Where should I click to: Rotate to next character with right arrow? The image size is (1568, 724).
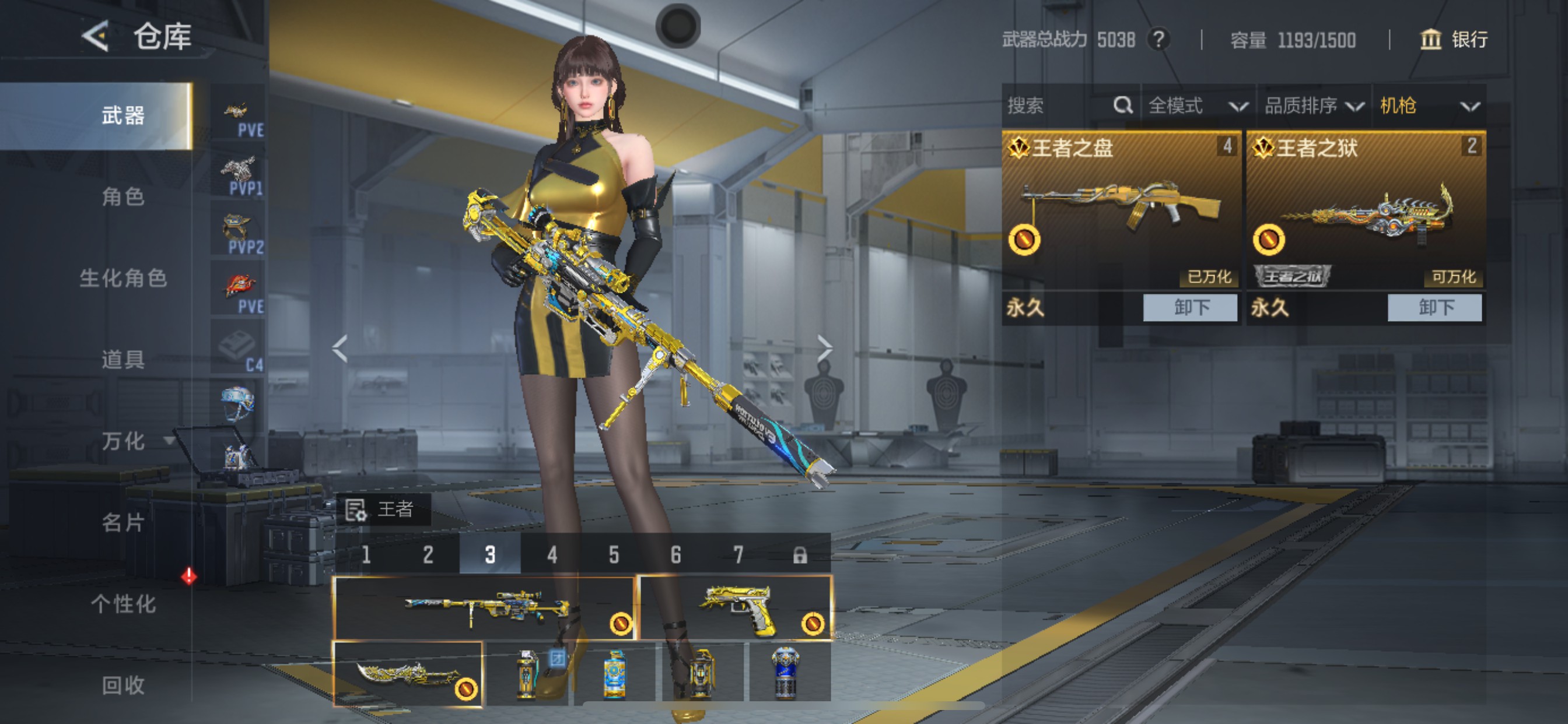824,349
